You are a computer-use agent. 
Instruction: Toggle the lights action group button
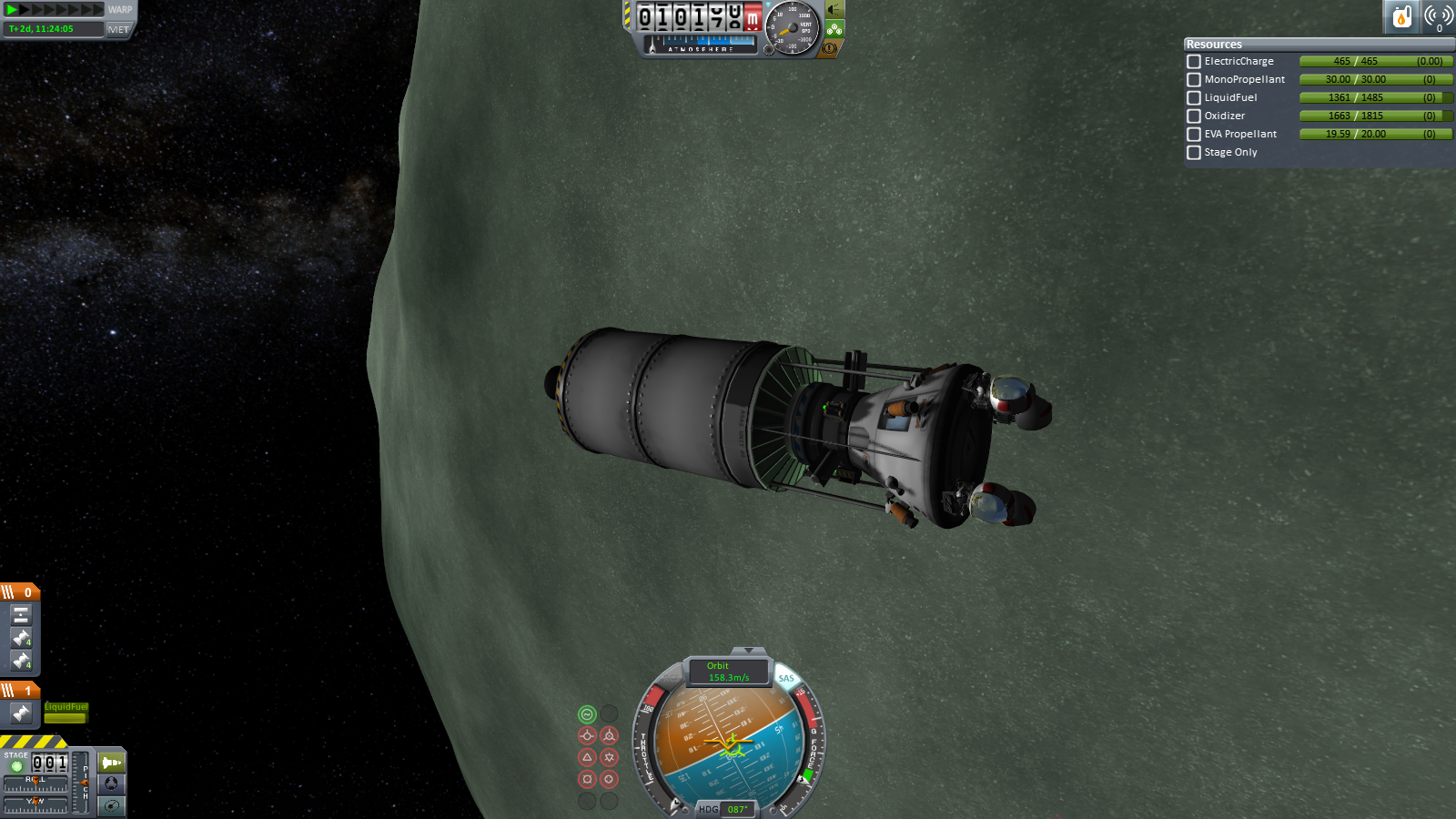click(x=834, y=10)
